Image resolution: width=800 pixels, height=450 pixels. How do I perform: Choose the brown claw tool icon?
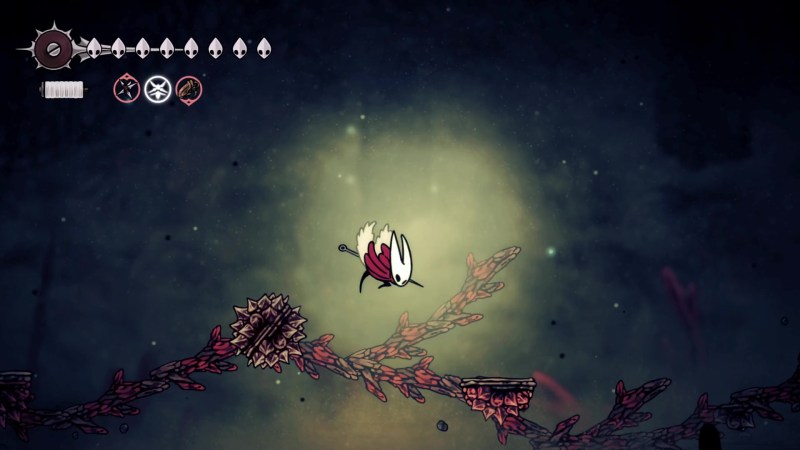point(188,90)
